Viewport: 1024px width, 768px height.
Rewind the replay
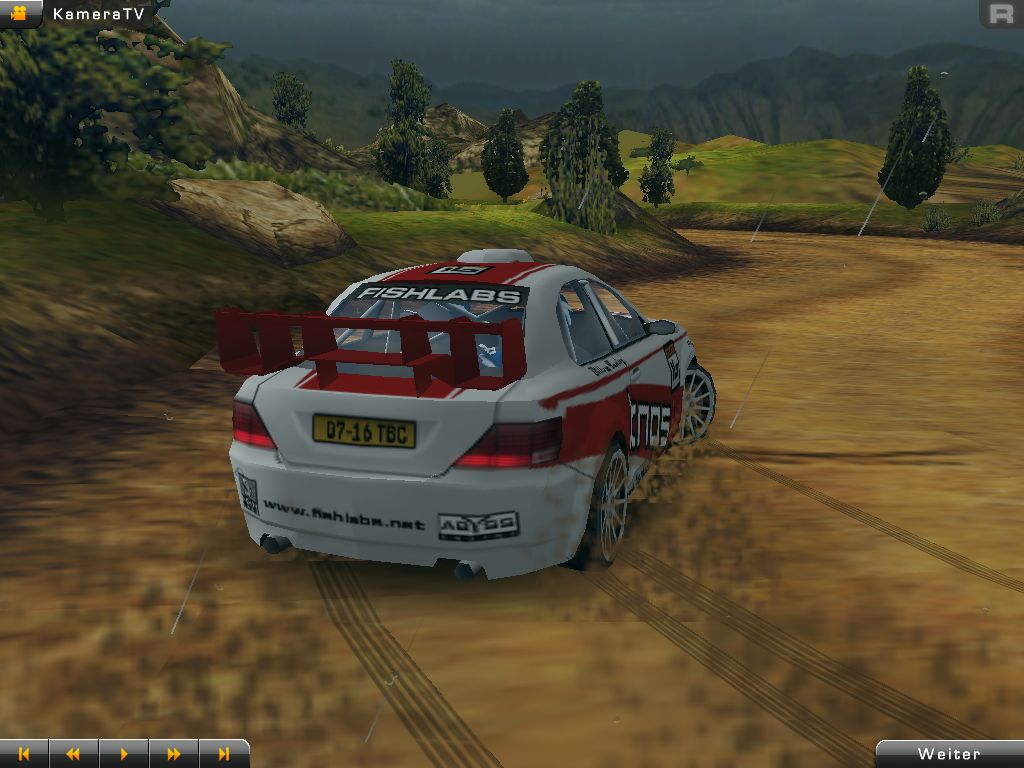point(73,754)
